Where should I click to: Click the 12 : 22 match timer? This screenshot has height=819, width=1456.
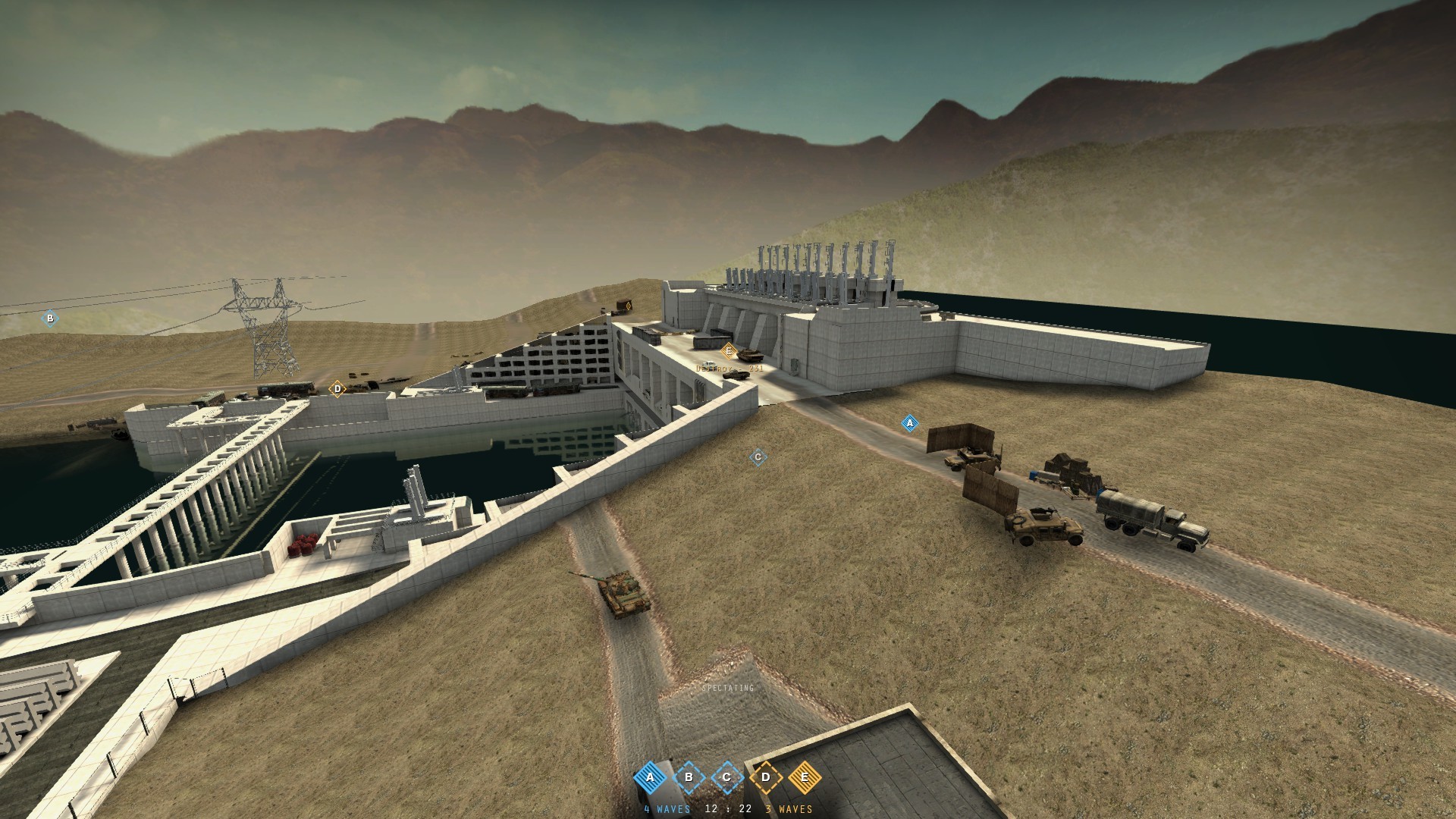pos(726,810)
